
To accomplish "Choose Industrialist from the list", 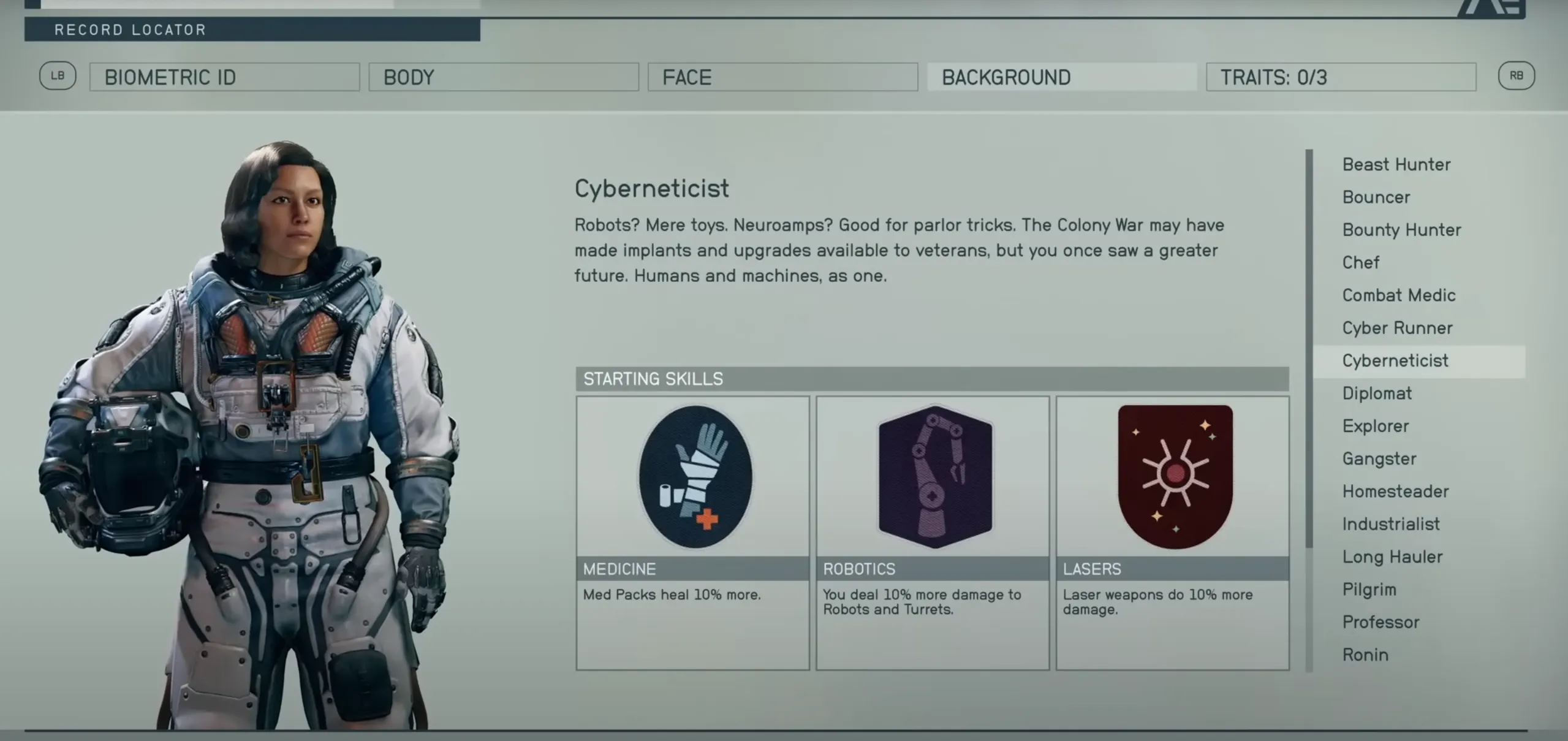I will (x=1391, y=524).
